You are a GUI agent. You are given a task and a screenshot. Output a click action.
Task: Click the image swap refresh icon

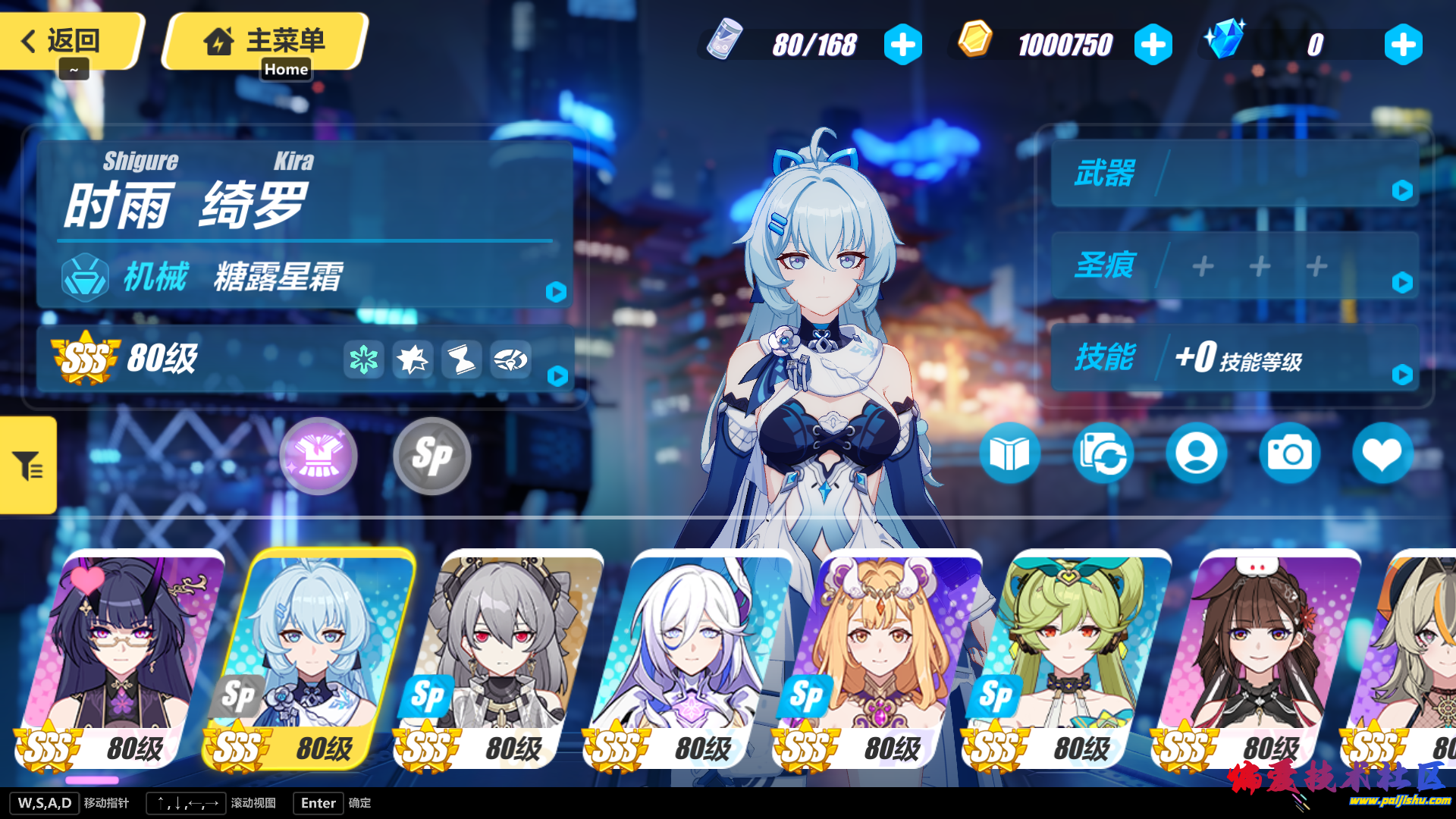pyautogui.click(x=1103, y=453)
